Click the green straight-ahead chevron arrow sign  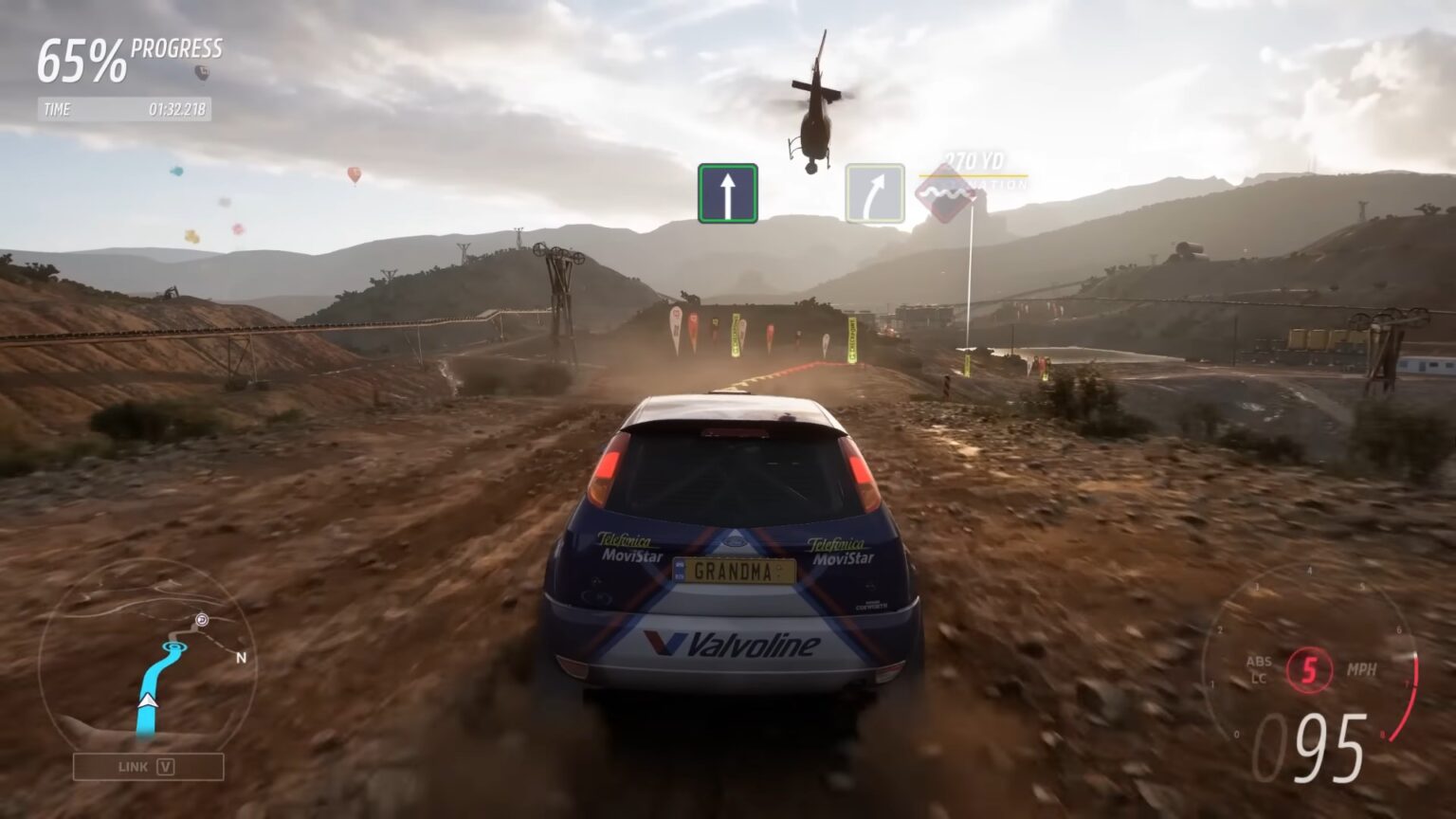(727, 190)
